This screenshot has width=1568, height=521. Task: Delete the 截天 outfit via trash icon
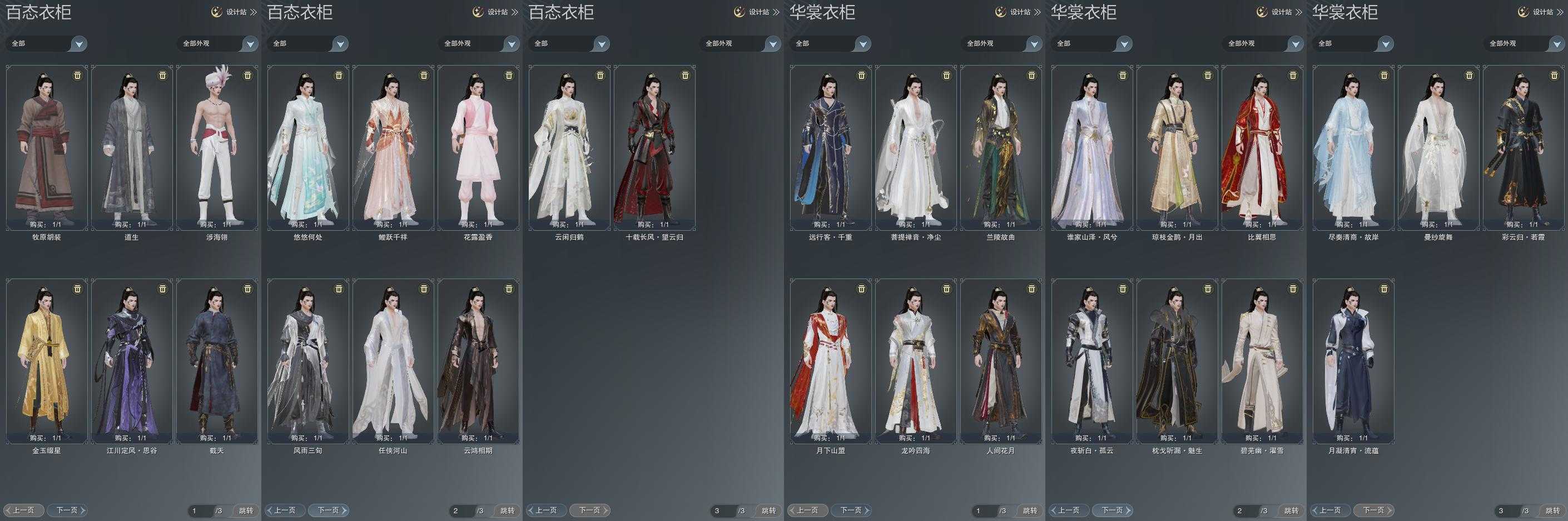coord(248,289)
